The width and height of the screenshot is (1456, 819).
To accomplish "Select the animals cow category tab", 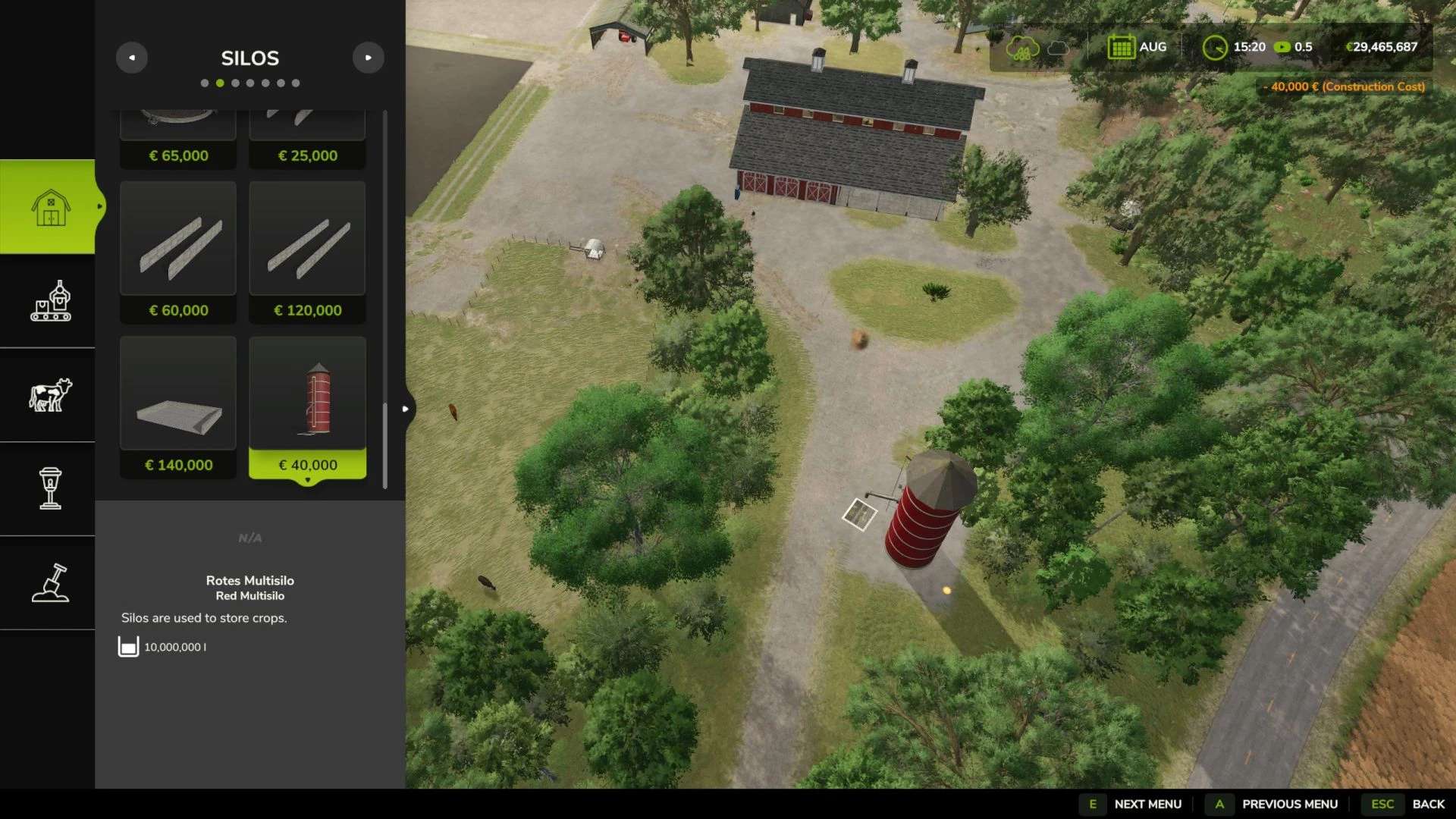I will point(50,395).
